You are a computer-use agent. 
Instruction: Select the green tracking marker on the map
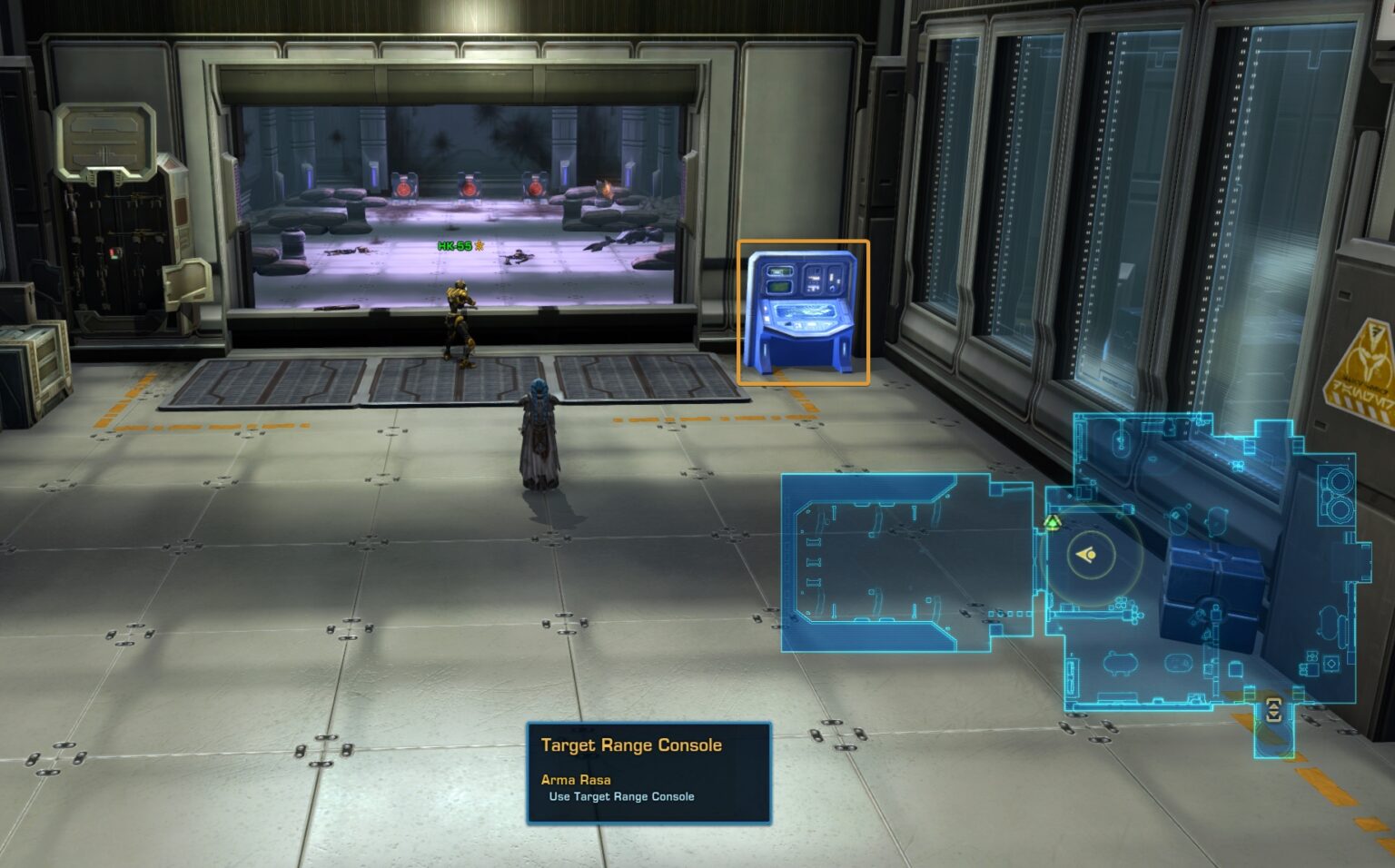pyautogui.click(x=1054, y=523)
